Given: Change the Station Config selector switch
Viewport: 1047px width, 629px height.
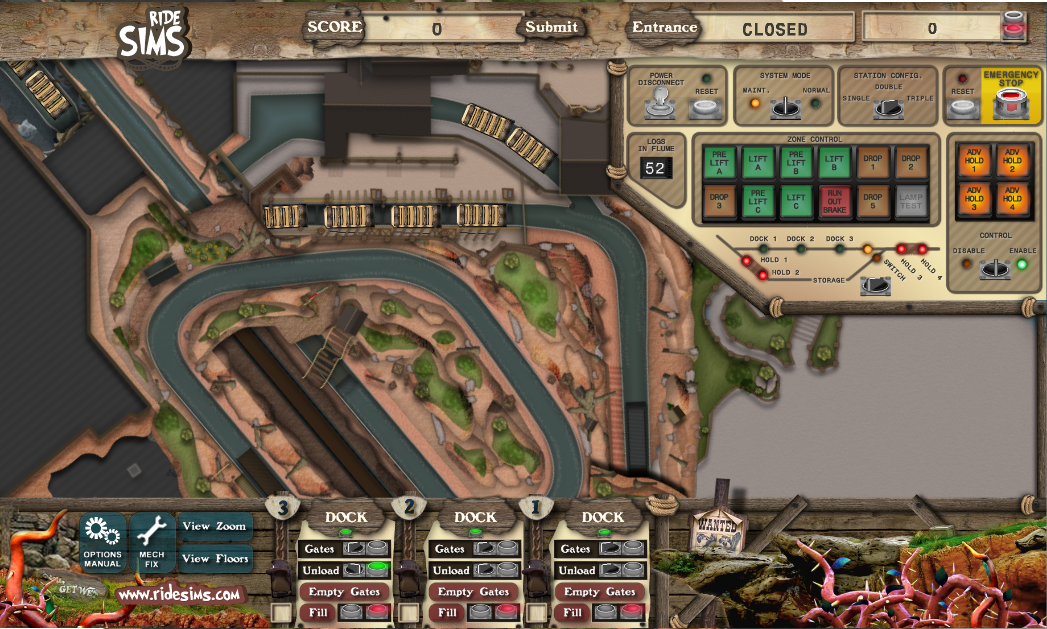Looking at the screenshot, I should [885, 107].
